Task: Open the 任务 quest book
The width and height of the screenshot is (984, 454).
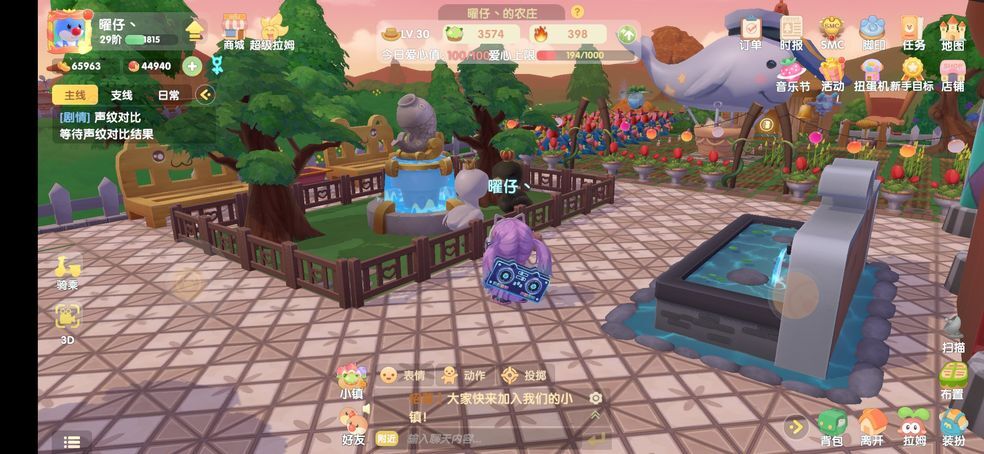Action: [x=912, y=30]
